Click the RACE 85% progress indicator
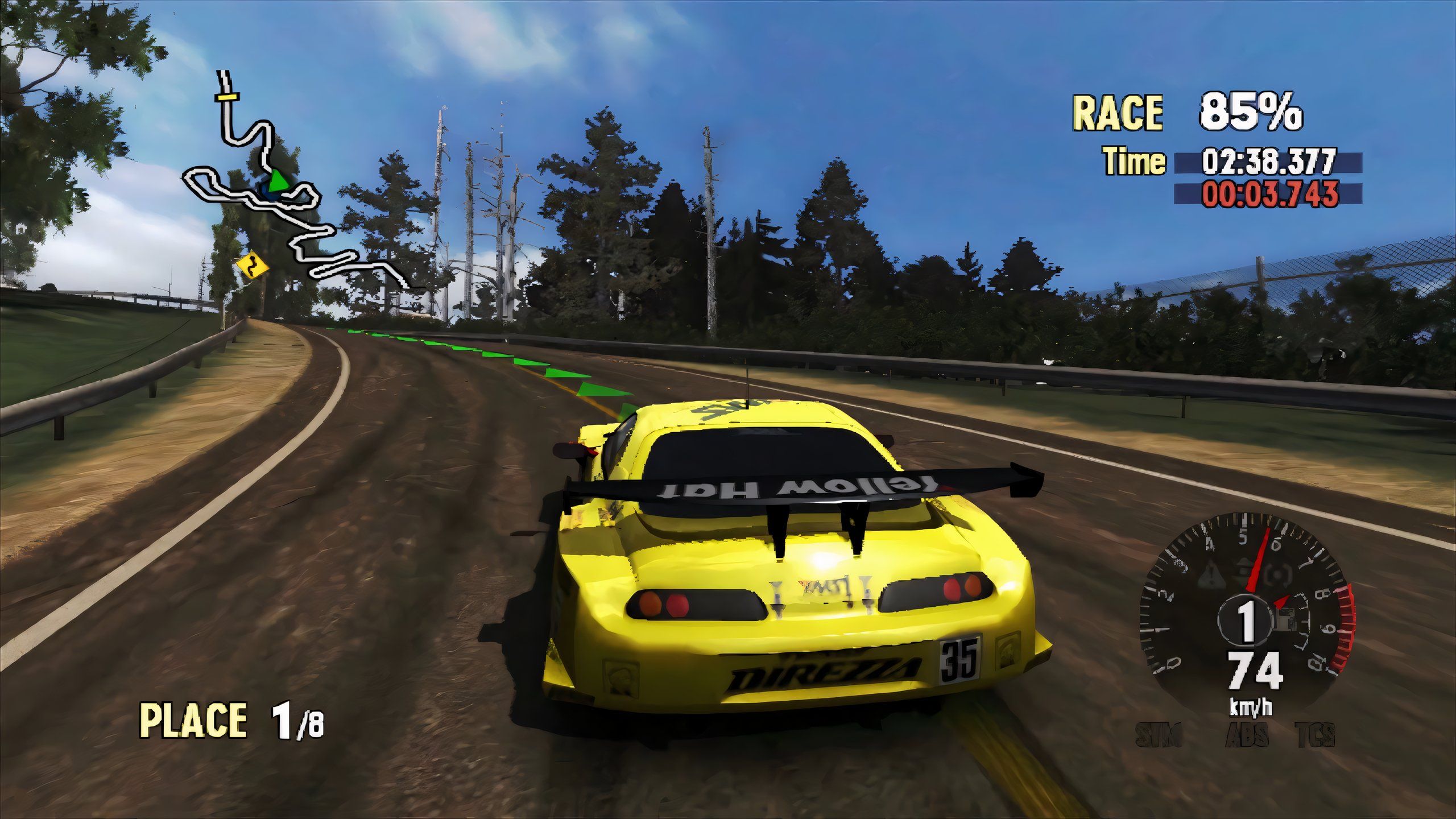 (x=1183, y=113)
